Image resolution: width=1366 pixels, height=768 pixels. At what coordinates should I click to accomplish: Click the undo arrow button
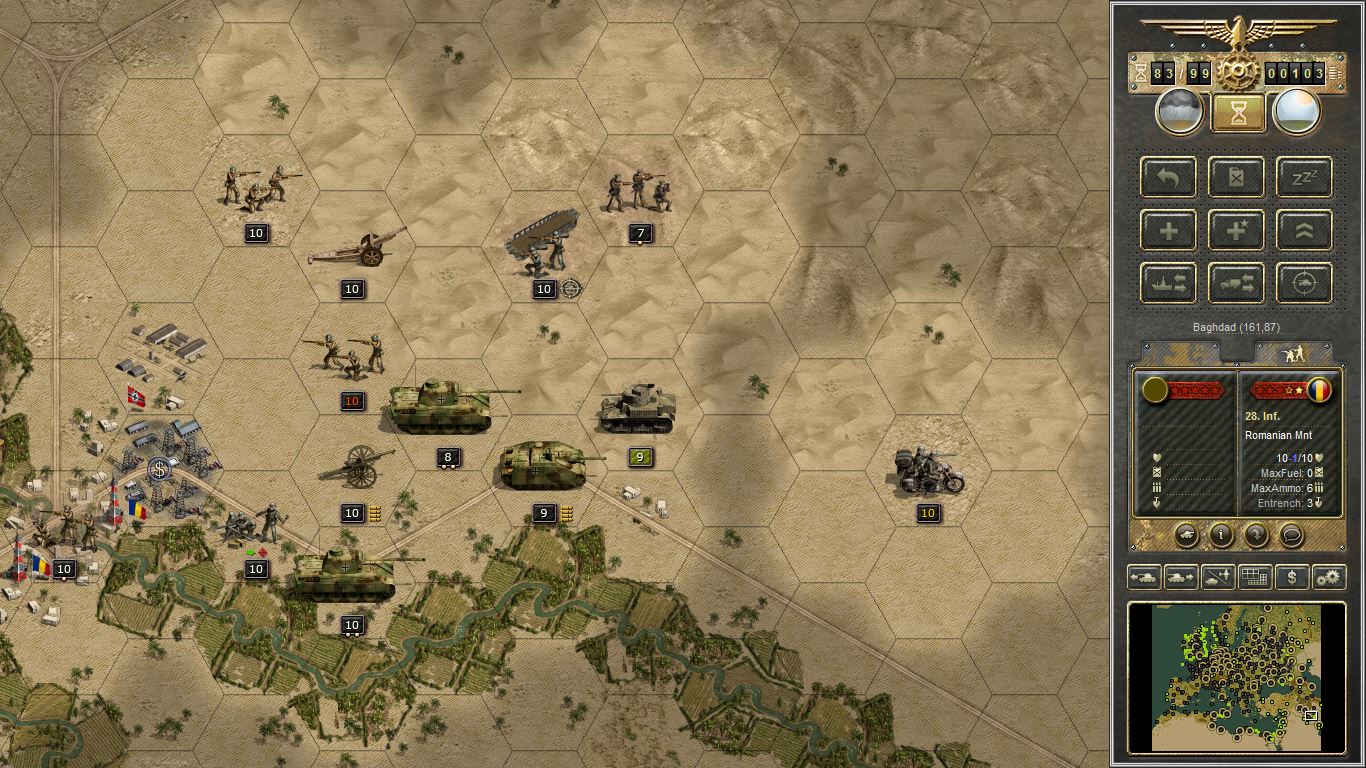point(1168,177)
